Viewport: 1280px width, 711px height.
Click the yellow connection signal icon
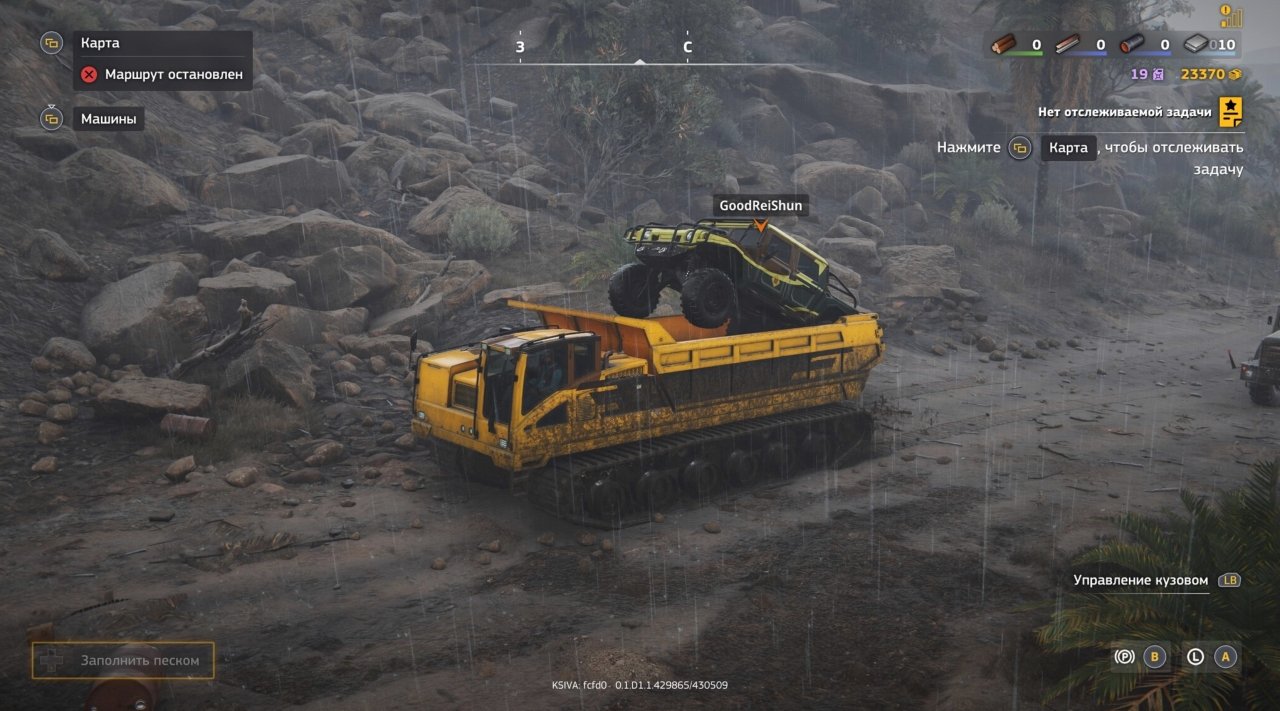(1231, 16)
